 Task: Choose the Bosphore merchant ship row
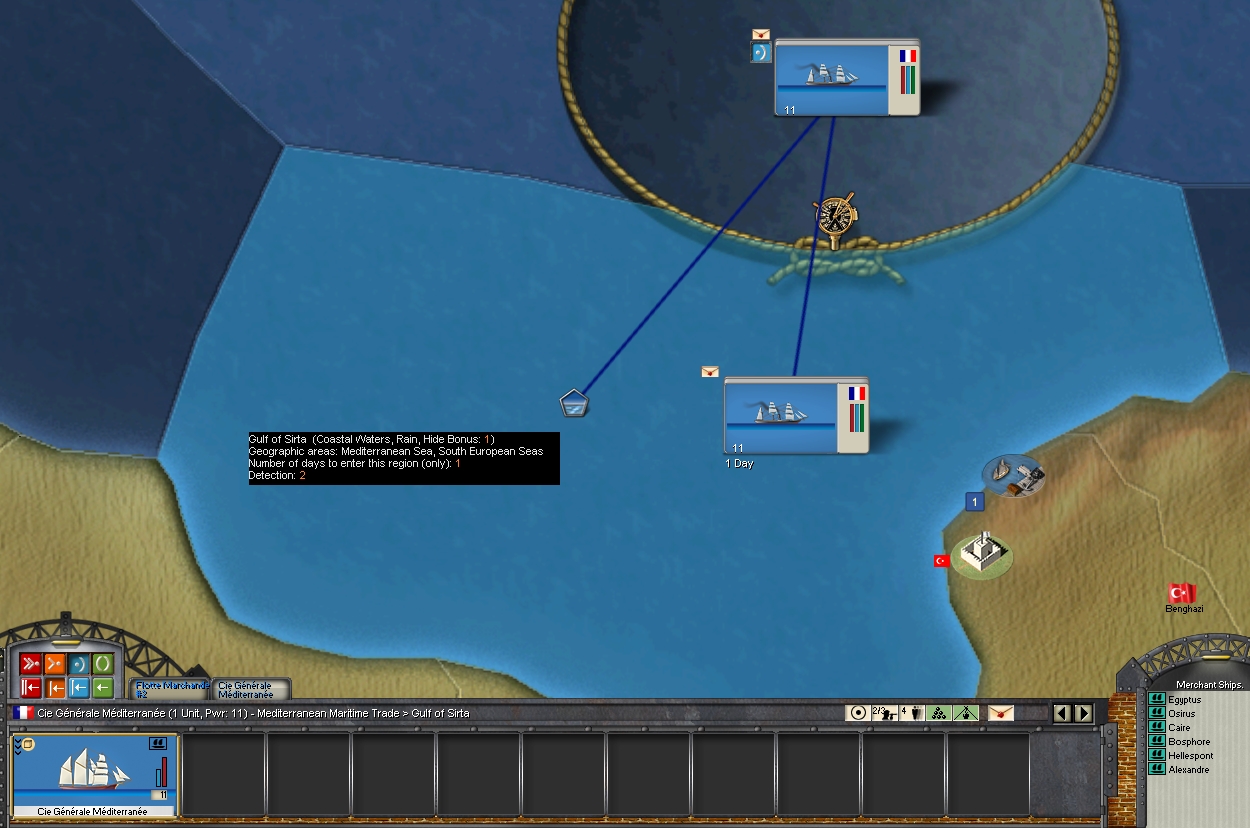tap(1188, 742)
